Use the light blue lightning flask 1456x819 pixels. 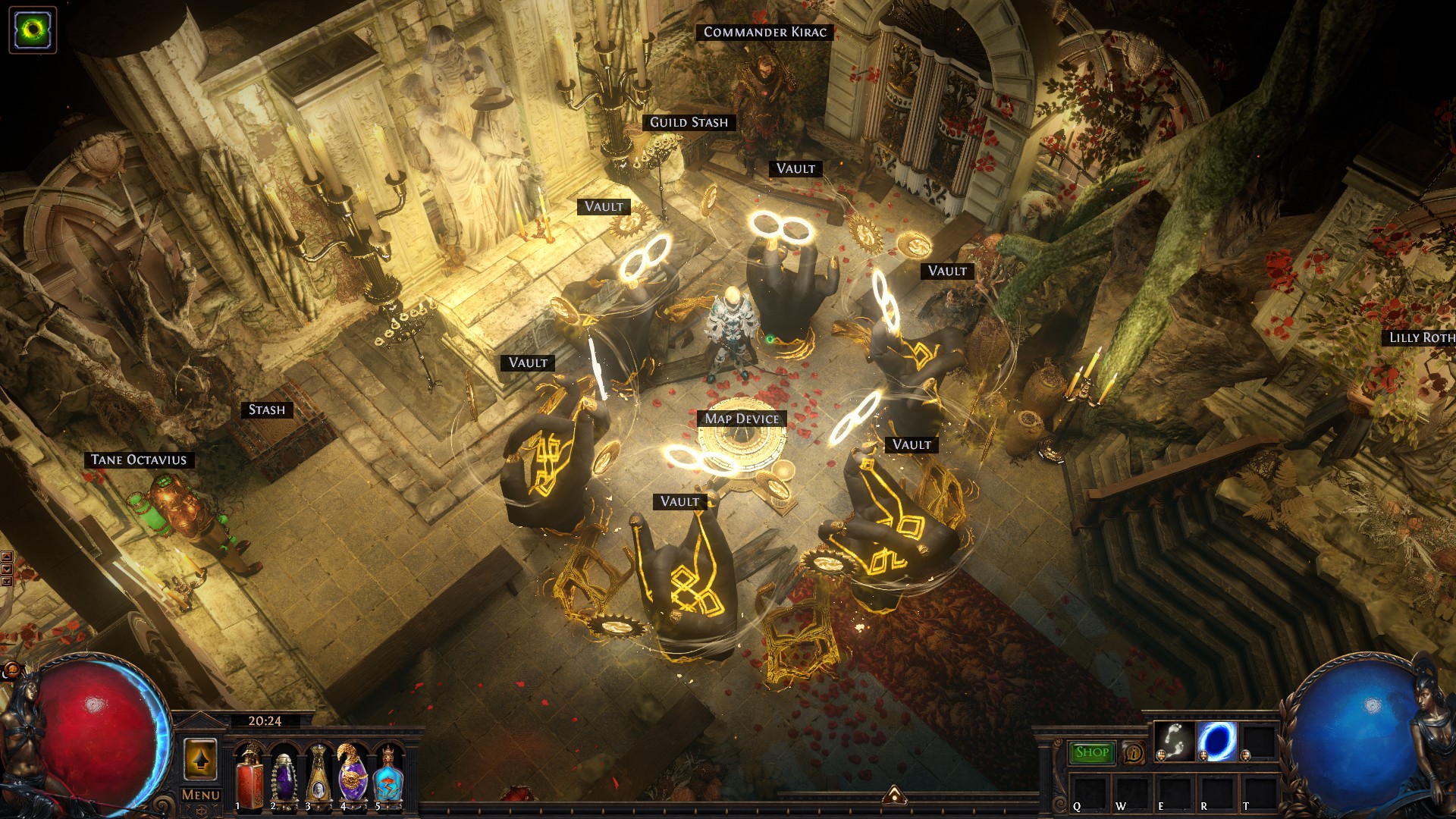(x=387, y=776)
